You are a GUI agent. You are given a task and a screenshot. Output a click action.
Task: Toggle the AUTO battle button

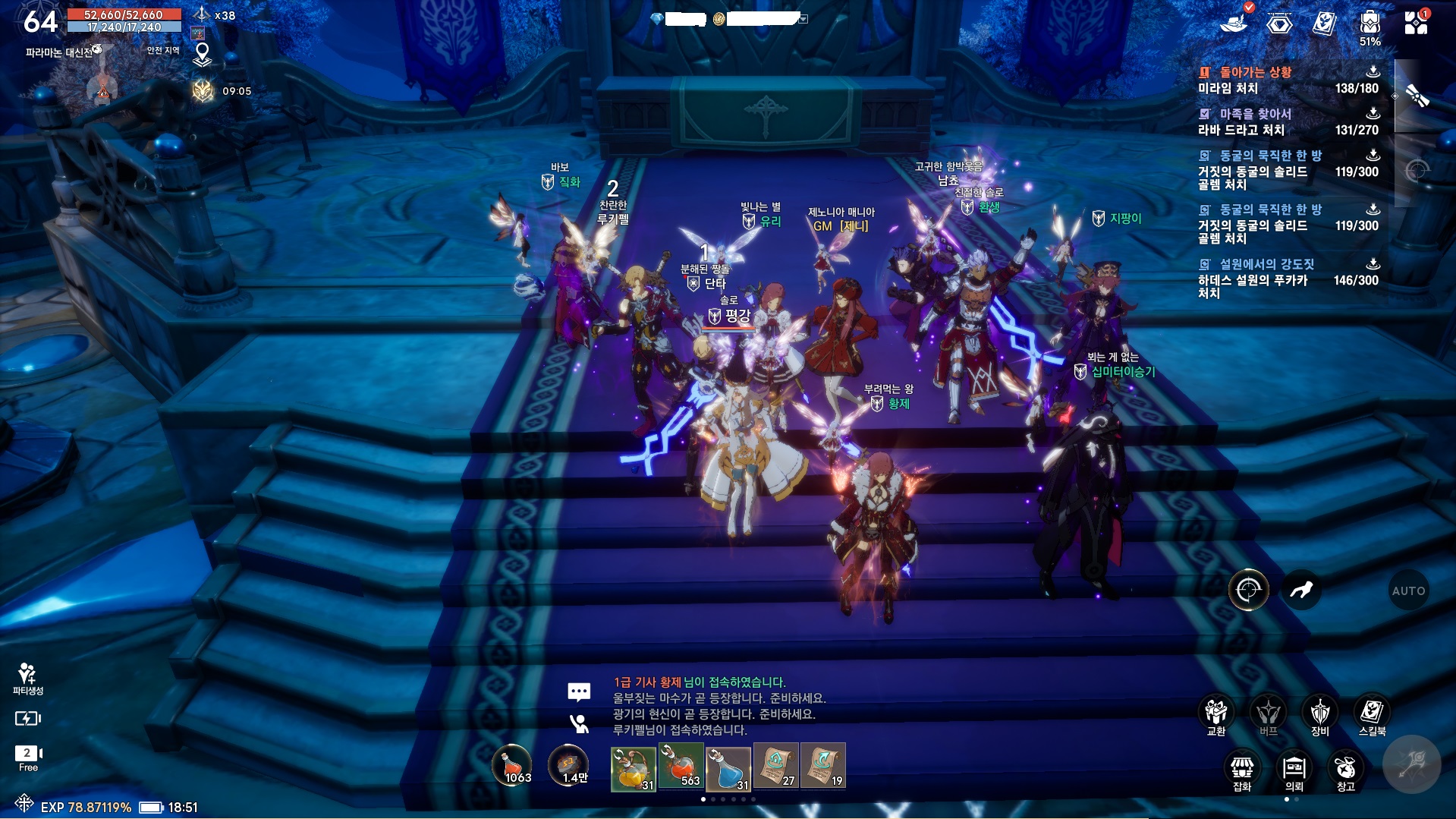click(x=1408, y=591)
